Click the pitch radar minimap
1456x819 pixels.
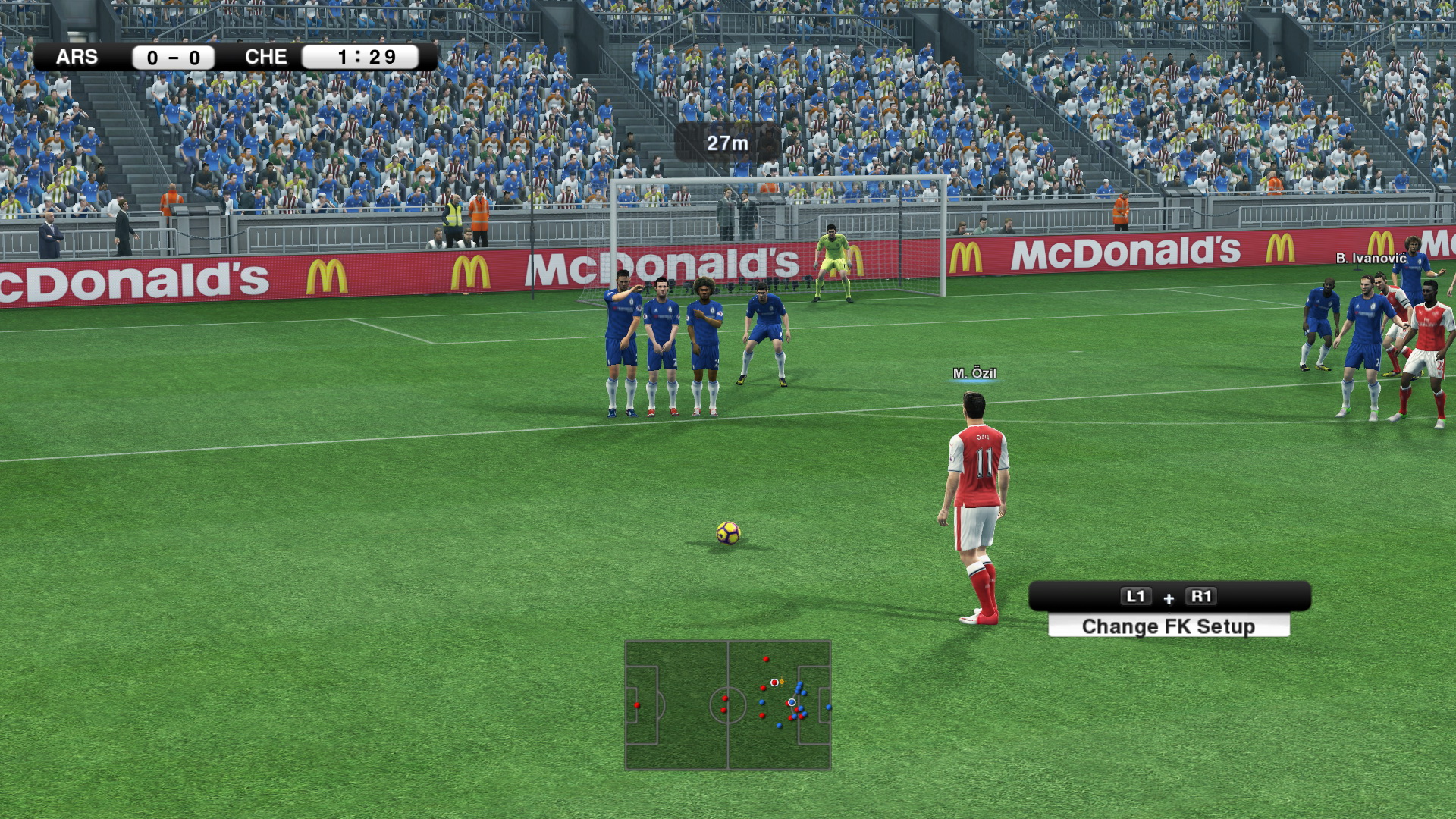[x=727, y=705]
